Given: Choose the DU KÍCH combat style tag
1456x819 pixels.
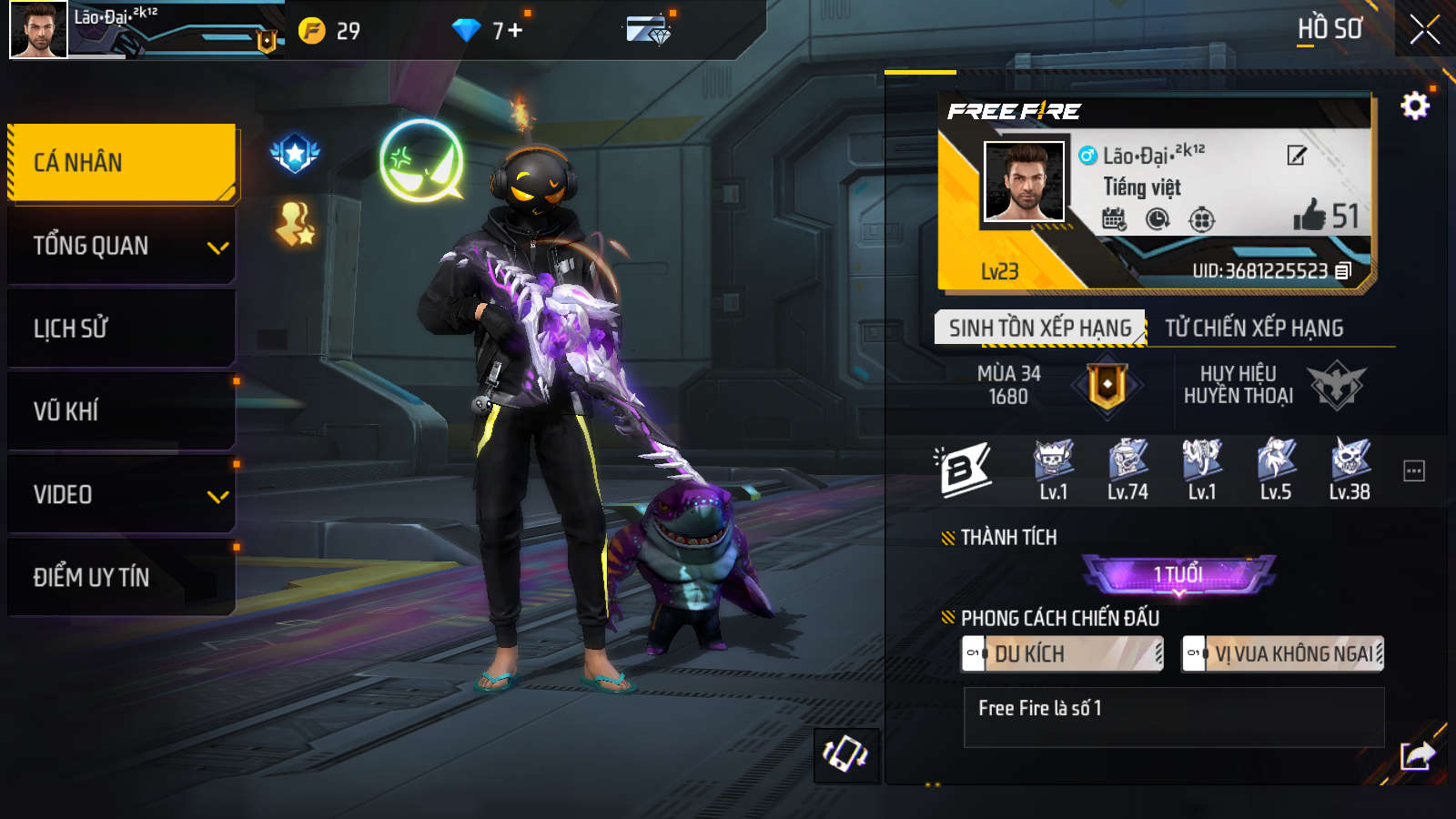Looking at the screenshot, I should (x=1063, y=653).
